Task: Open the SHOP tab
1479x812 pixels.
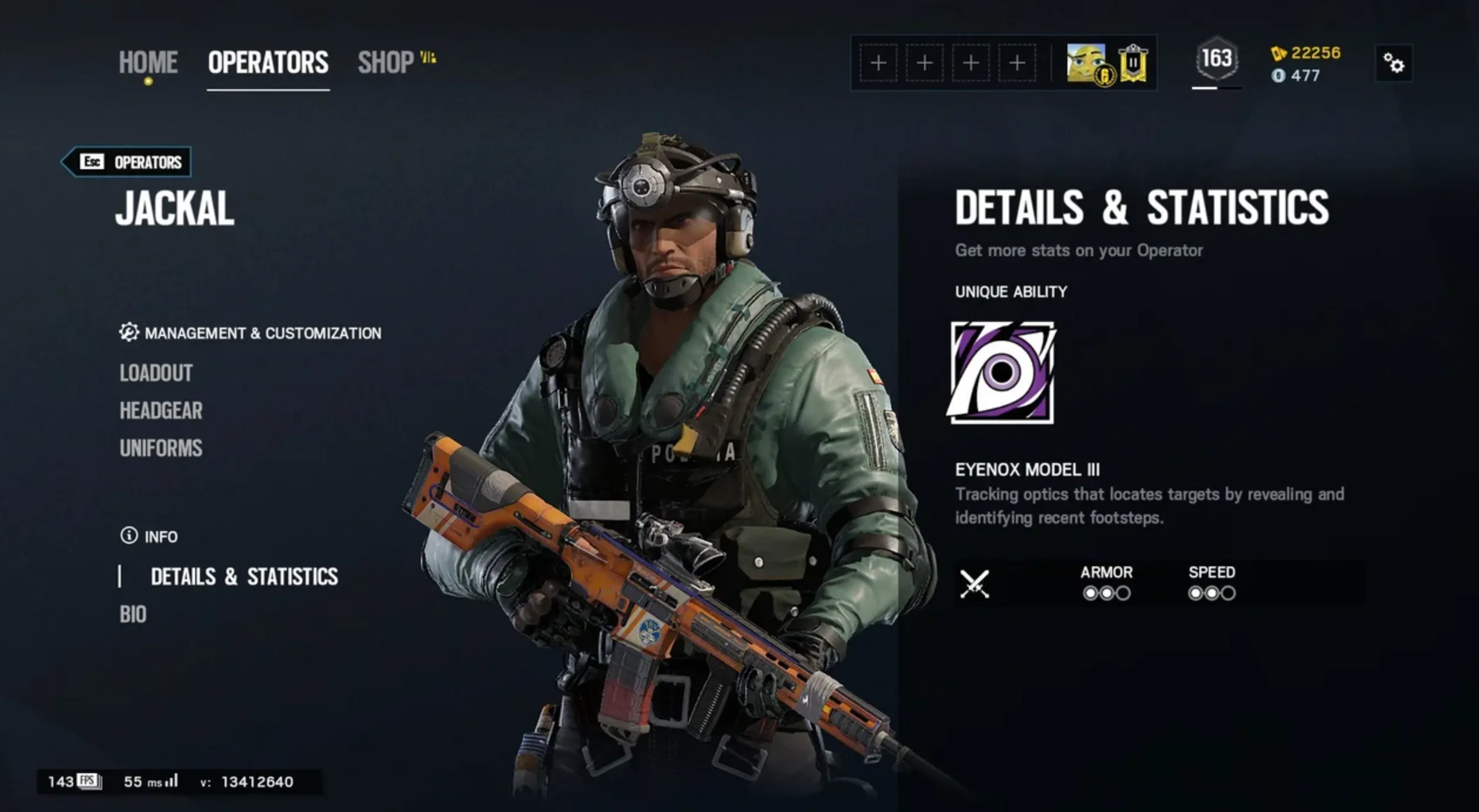Action: pos(385,61)
